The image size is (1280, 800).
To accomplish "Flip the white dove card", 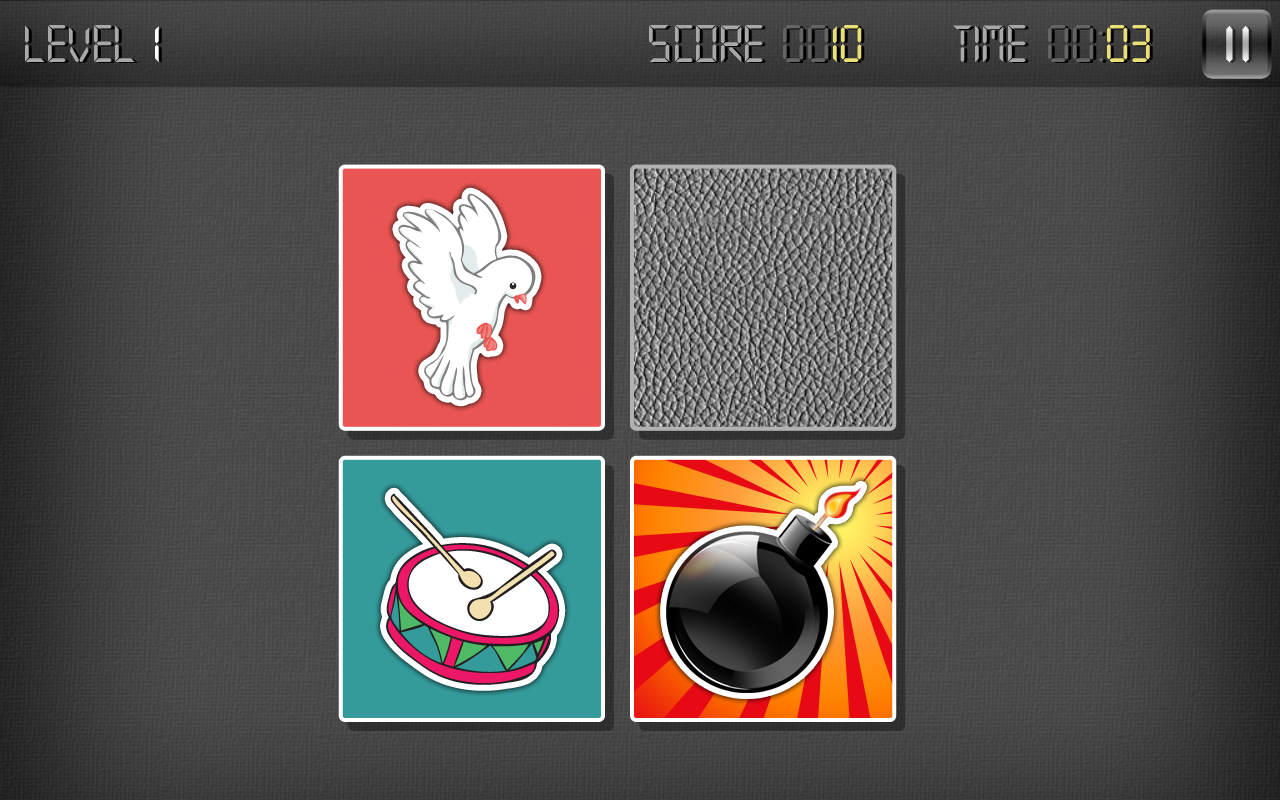I will click(471, 297).
